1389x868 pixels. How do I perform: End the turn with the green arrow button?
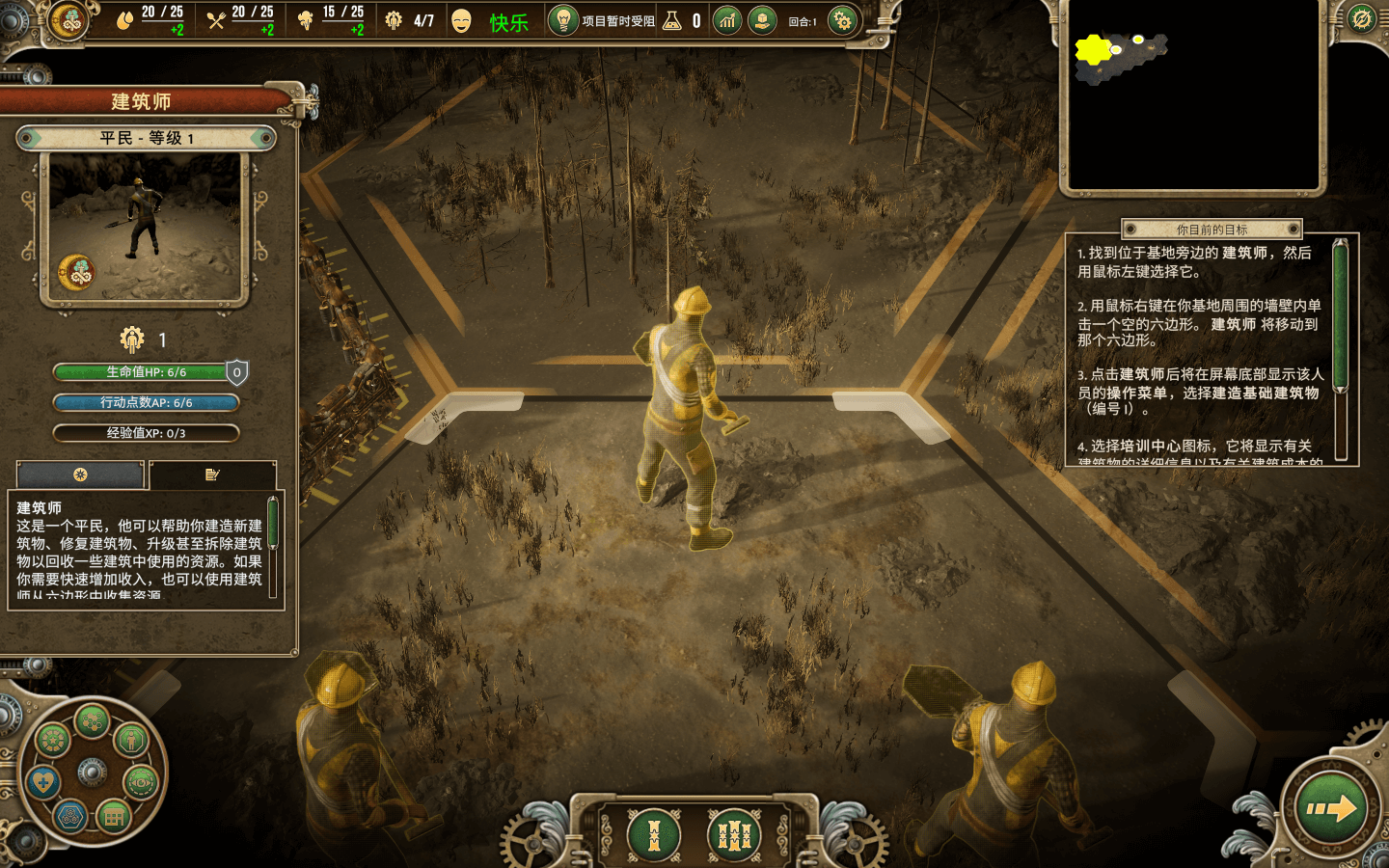(1332, 808)
